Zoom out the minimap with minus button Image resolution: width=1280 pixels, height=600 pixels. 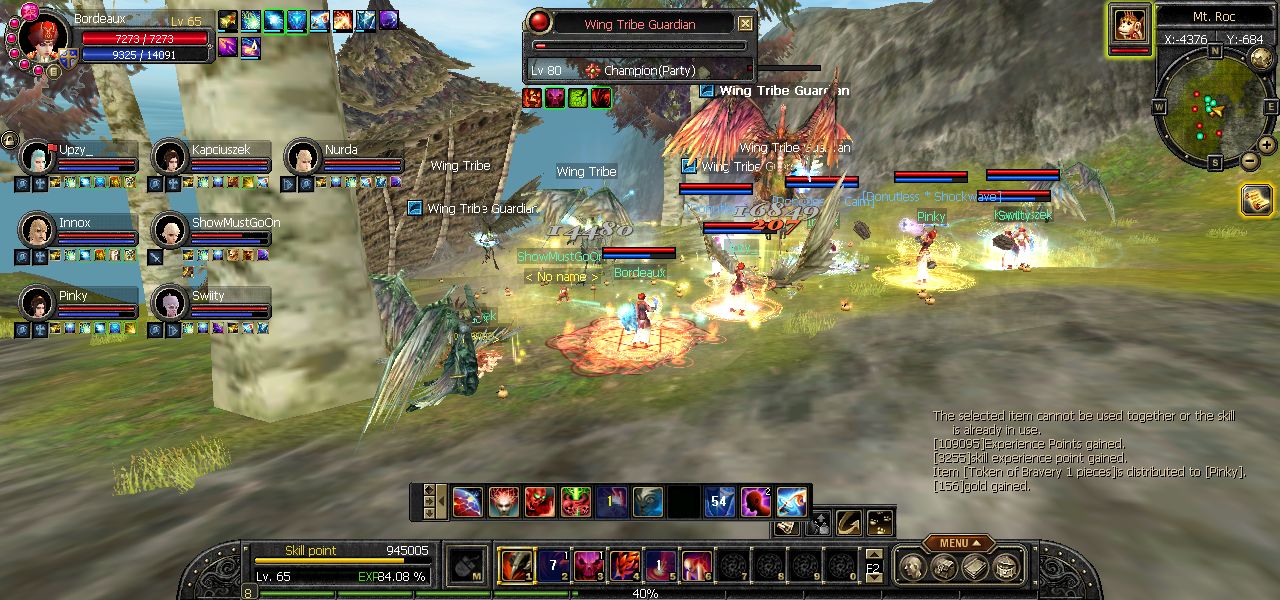click(x=1250, y=160)
